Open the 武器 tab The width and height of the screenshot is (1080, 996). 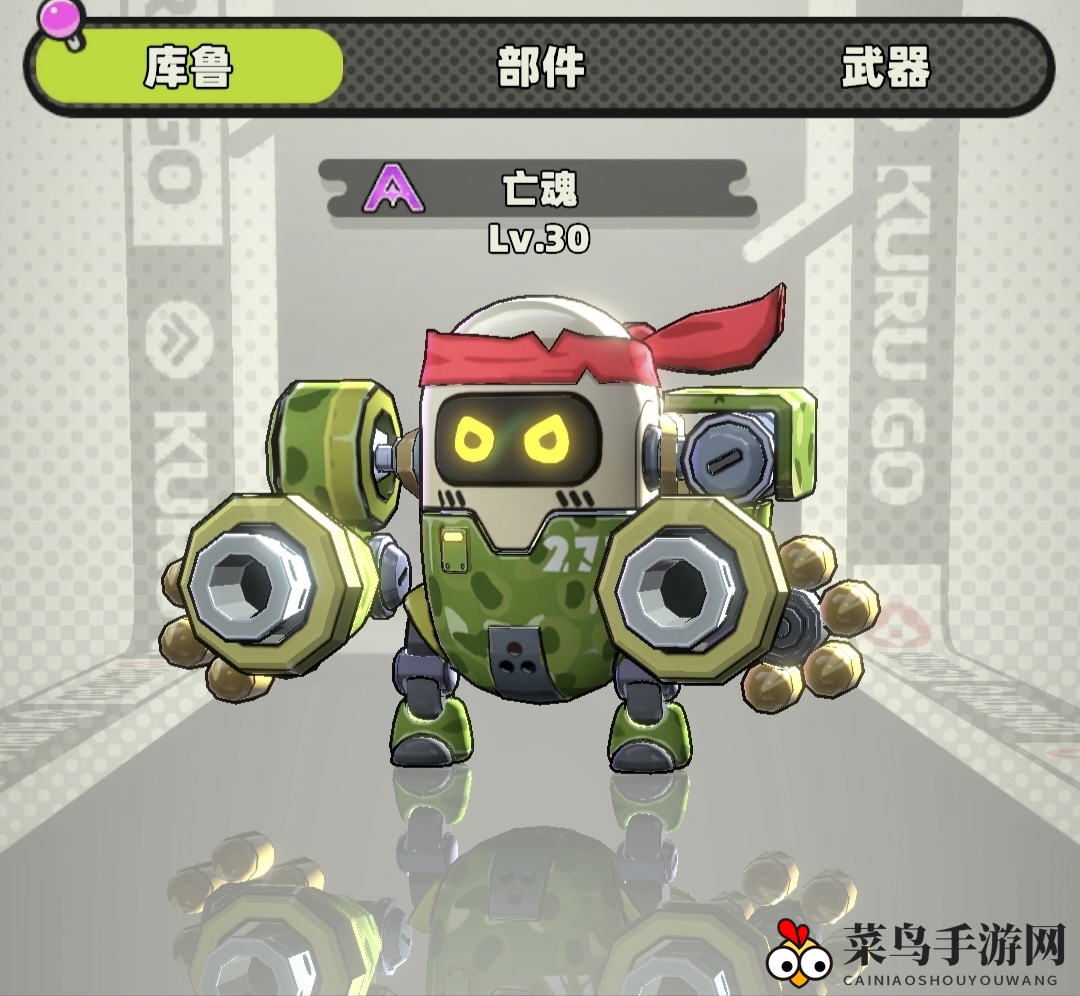point(885,67)
